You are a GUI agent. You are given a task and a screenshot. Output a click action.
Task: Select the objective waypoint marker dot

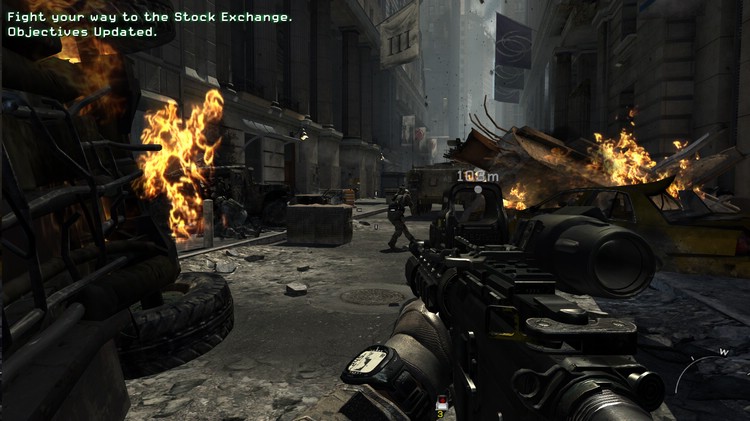click(x=478, y=189)
